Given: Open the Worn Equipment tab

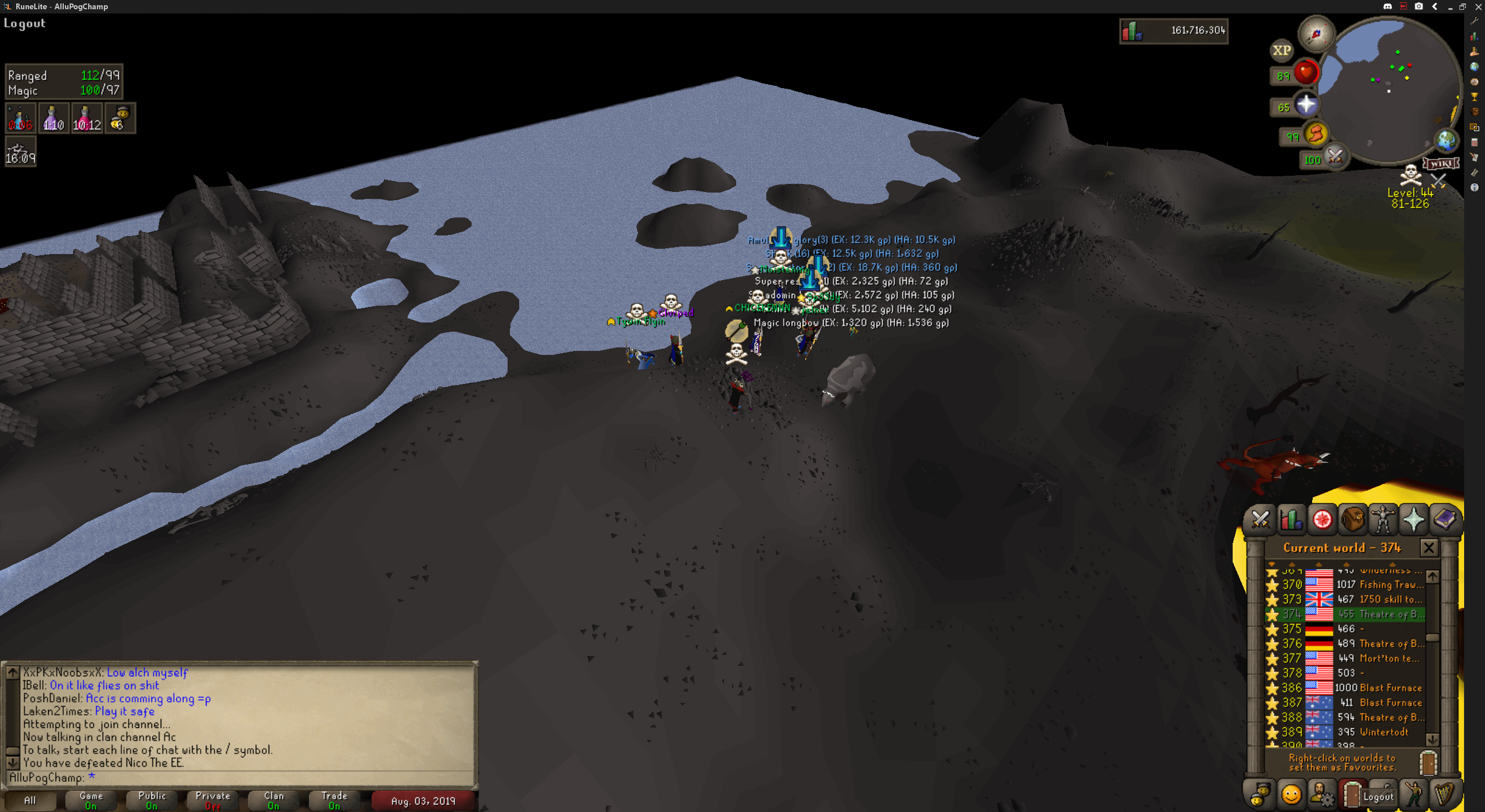Looking at the screenshot, I should coord(1383,519).
